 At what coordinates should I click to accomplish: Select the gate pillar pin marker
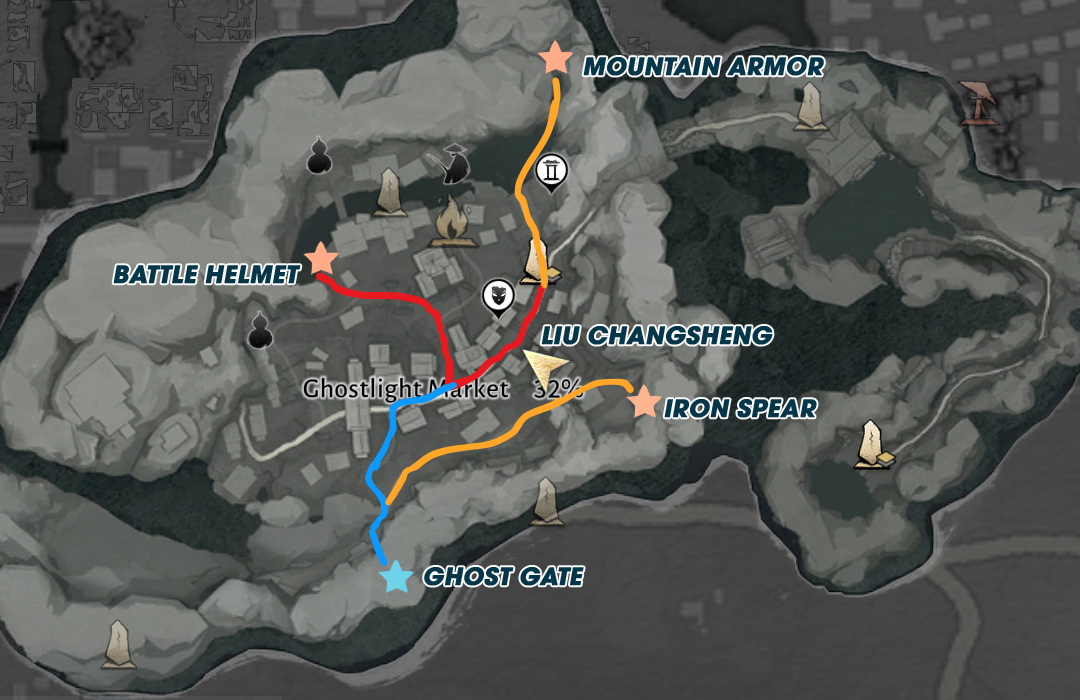550,173
